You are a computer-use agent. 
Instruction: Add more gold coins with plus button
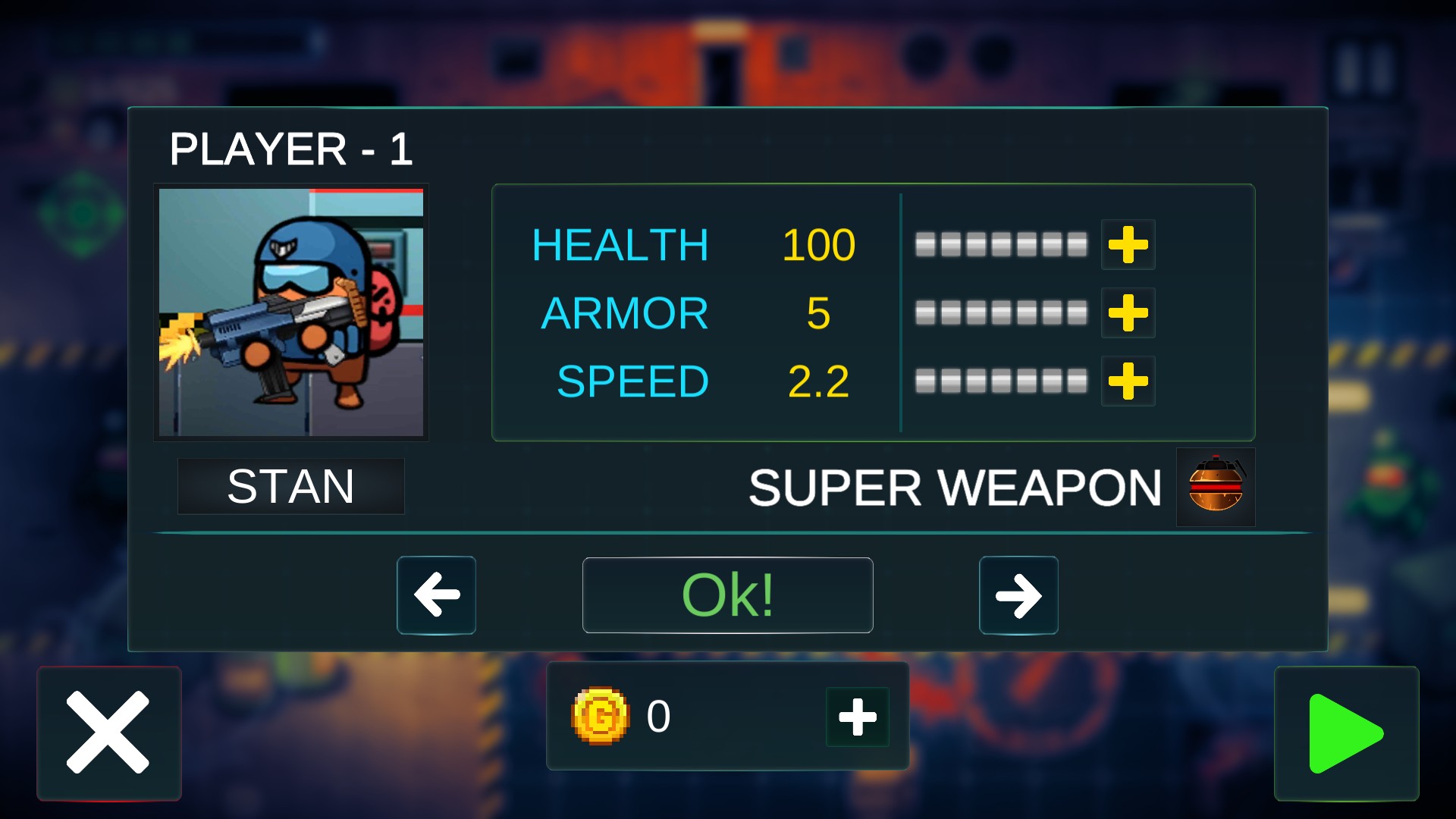[858, 717]
